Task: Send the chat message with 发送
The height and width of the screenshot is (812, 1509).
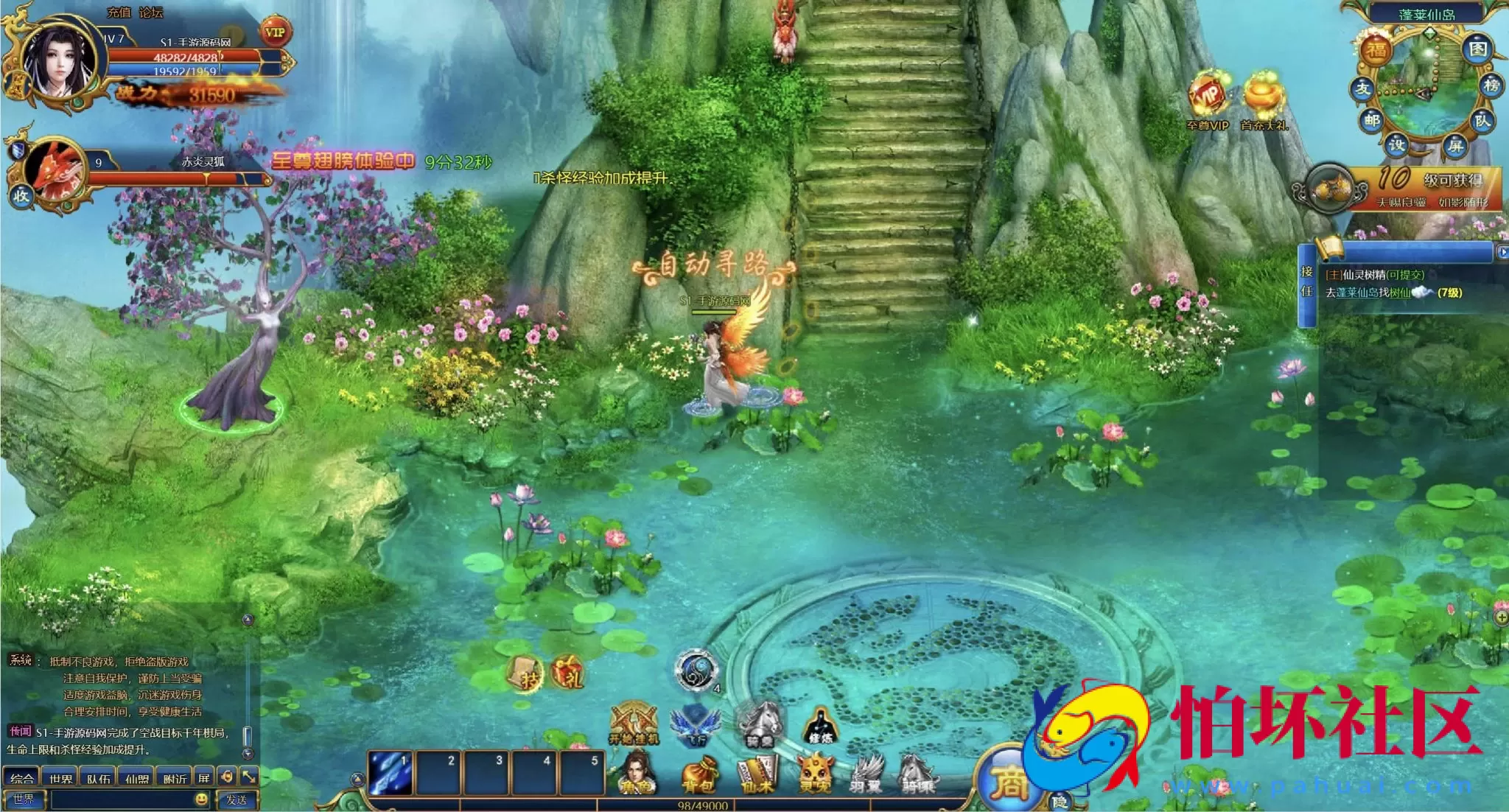Action: [x=237, y=799]
